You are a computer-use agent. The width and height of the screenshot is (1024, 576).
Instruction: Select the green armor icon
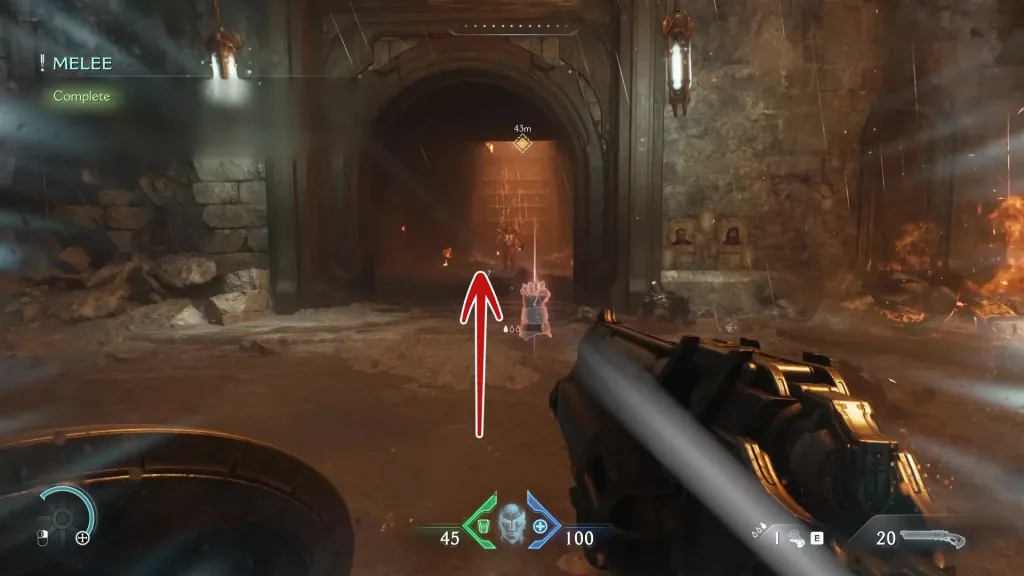(x=480, y=526)
